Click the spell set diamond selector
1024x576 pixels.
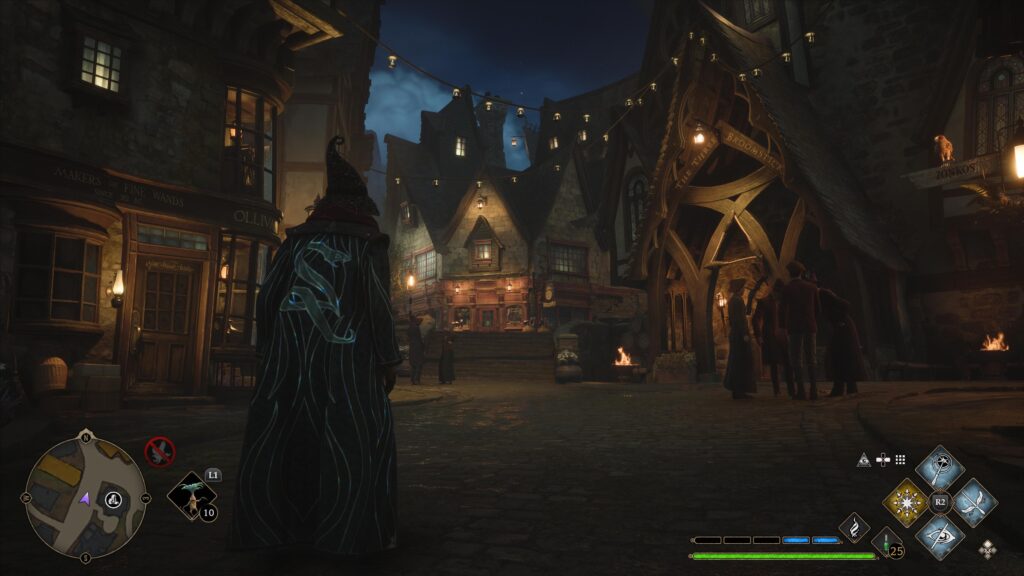pos(988,548)
